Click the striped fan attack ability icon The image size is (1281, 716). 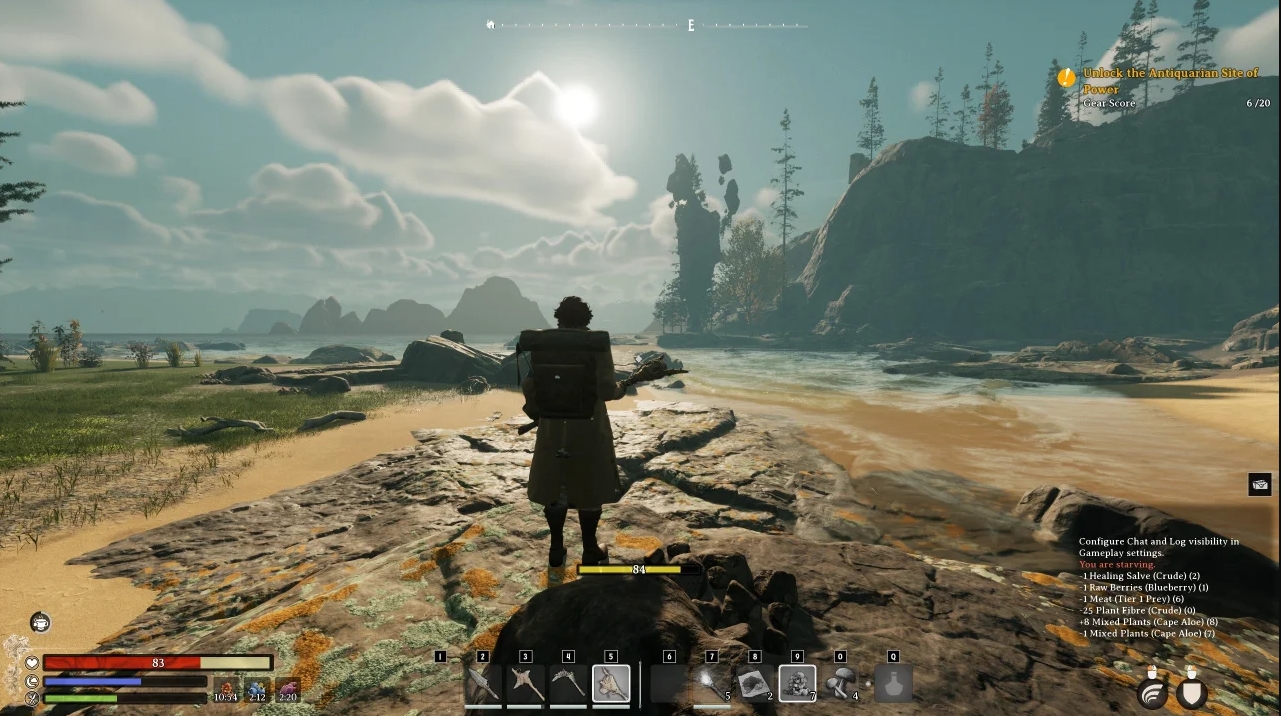pos(1155,692)
